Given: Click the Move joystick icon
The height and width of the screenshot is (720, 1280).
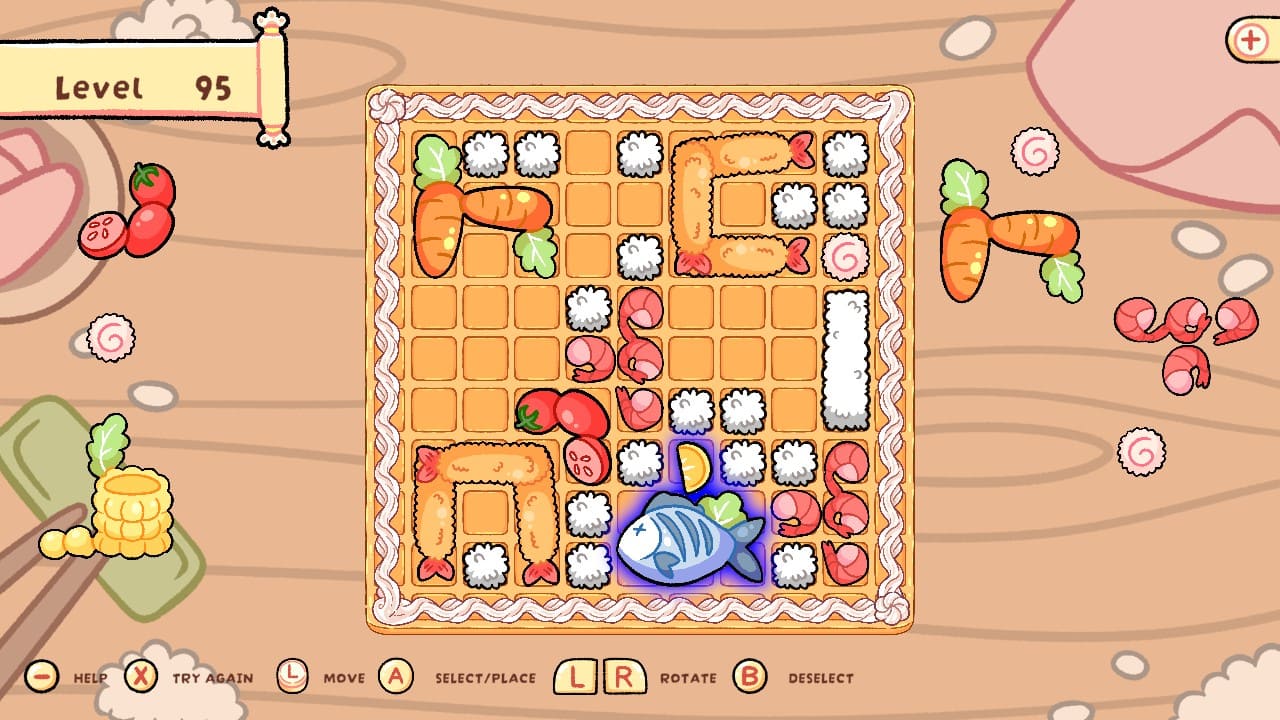Looking at the screenshot, I should tap(290, 677).
